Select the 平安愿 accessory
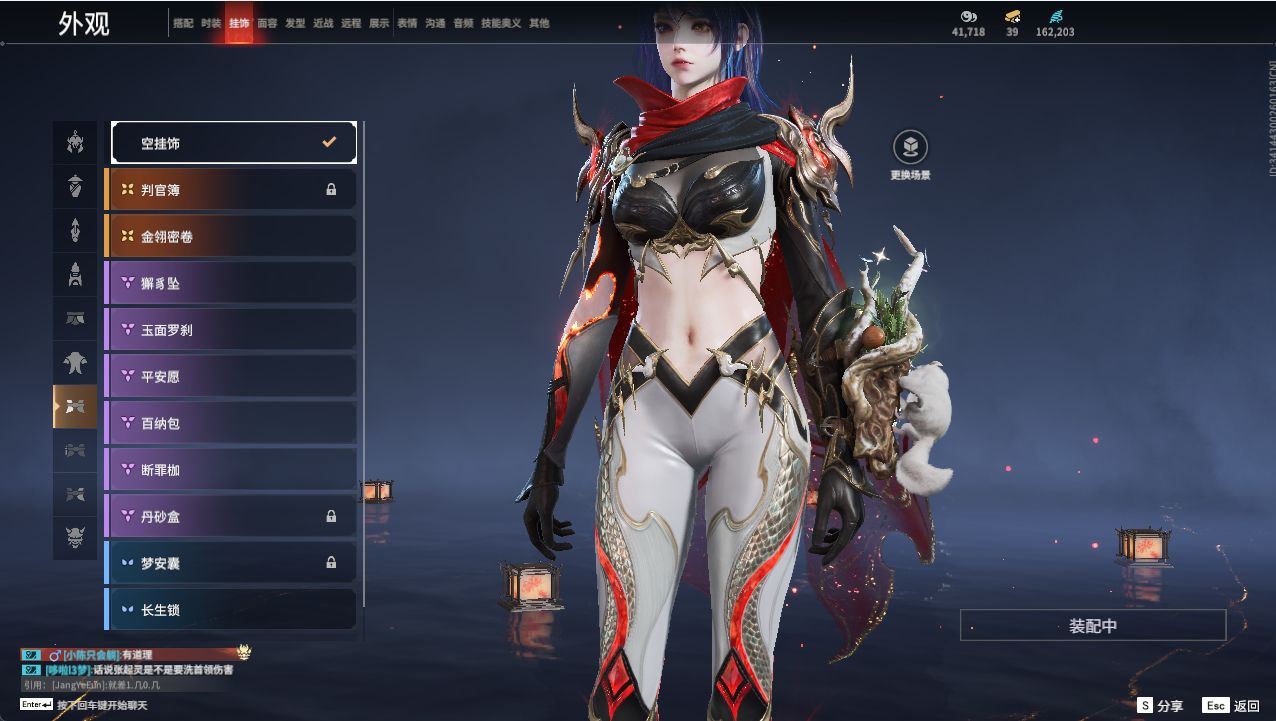 [x=231, y=376]
